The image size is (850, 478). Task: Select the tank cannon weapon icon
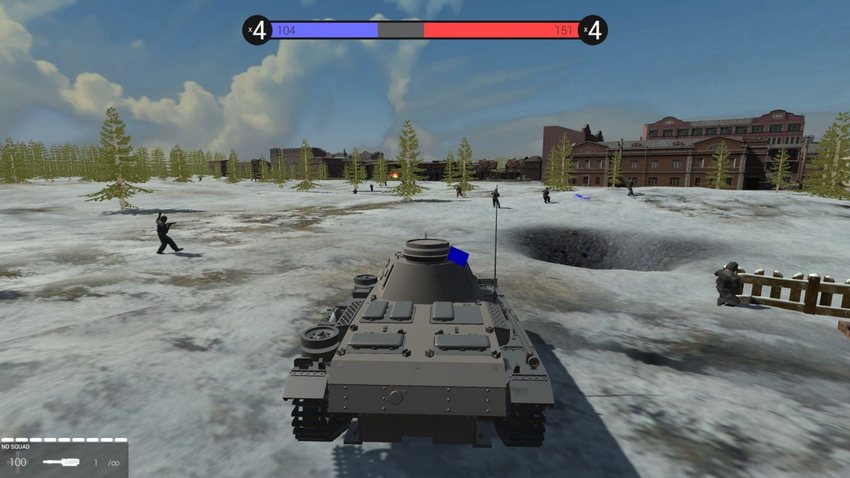[60, 462]
